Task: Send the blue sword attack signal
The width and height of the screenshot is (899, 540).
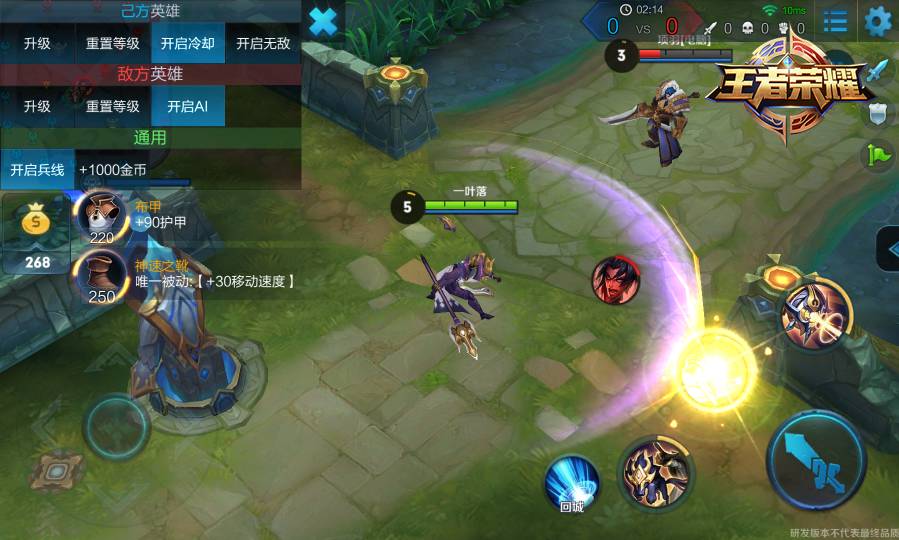Action: (x=877, y=72)
